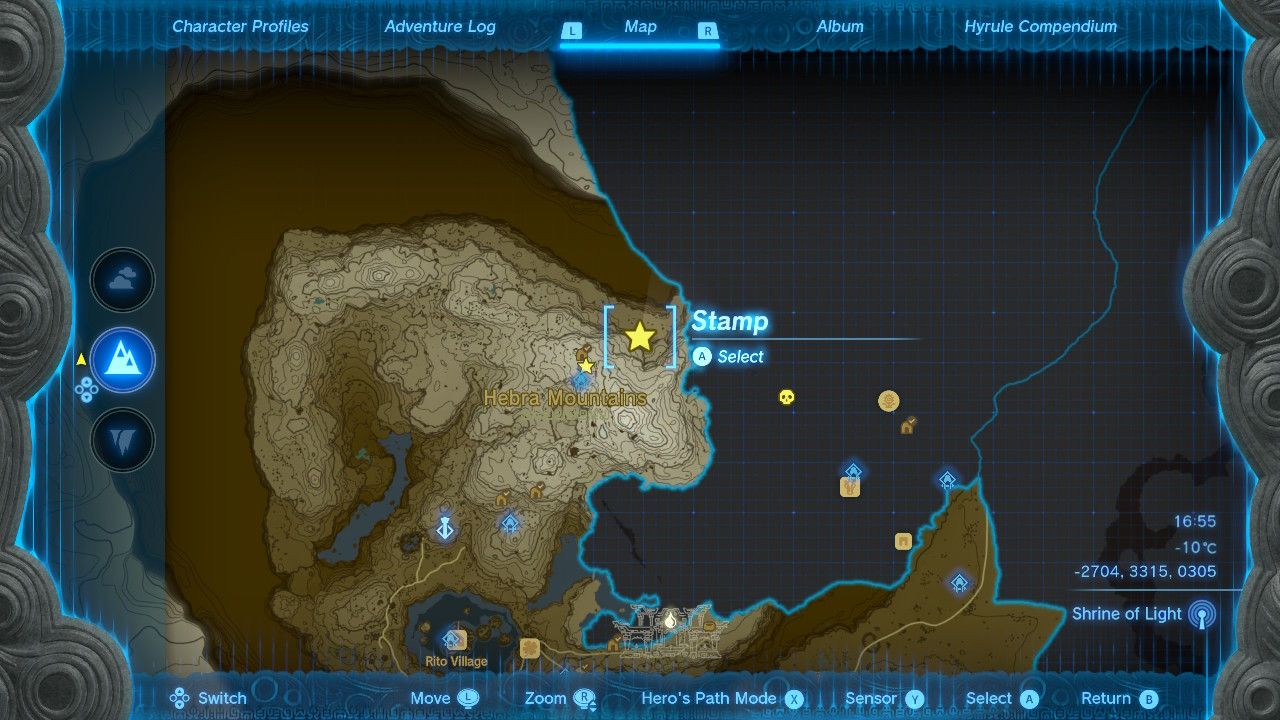Go to the Hyrule Compendium tab
This screenshot has width=1280, height=720.
pos(1040,27)
